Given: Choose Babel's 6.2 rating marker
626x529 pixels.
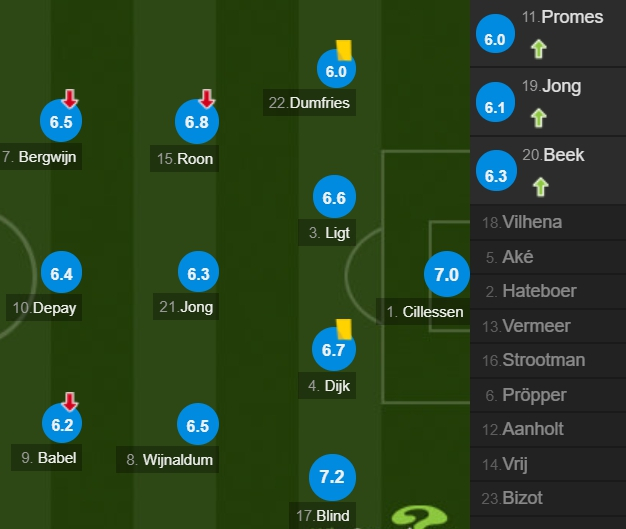Looking at the screenshot, I should [x=60, y=425].
